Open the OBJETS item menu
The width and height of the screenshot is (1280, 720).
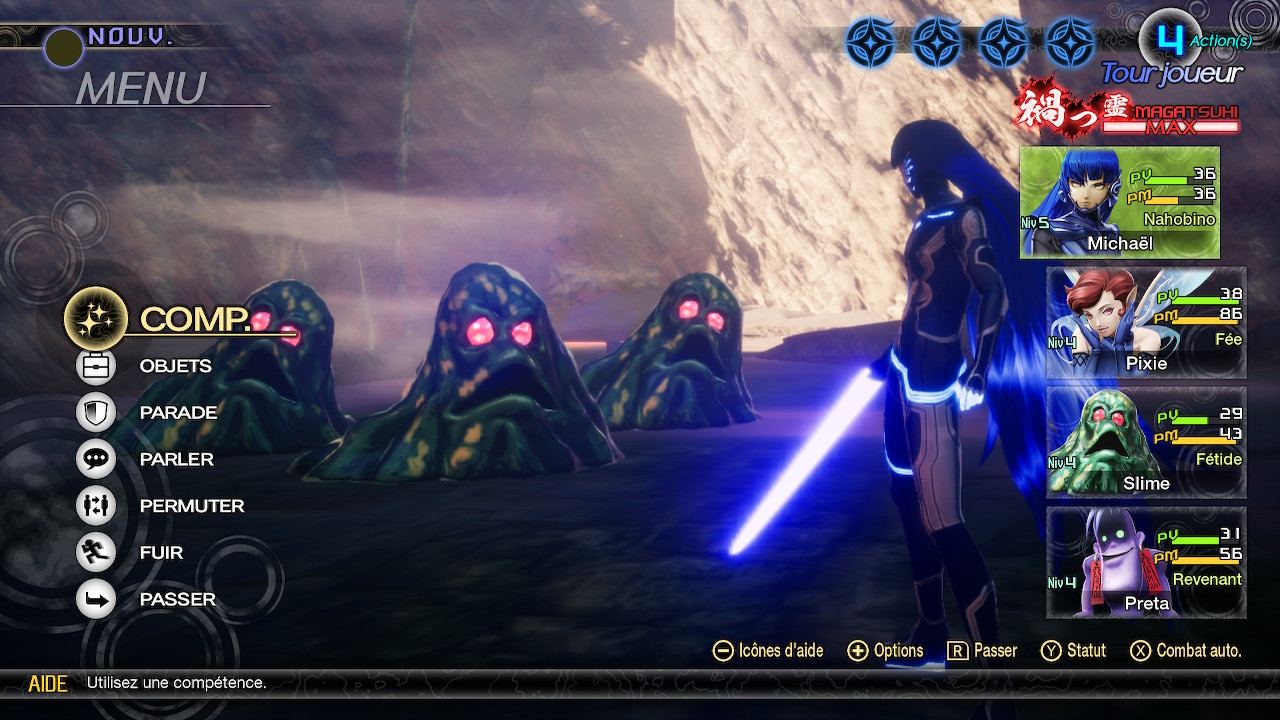[x=175, y=366]
